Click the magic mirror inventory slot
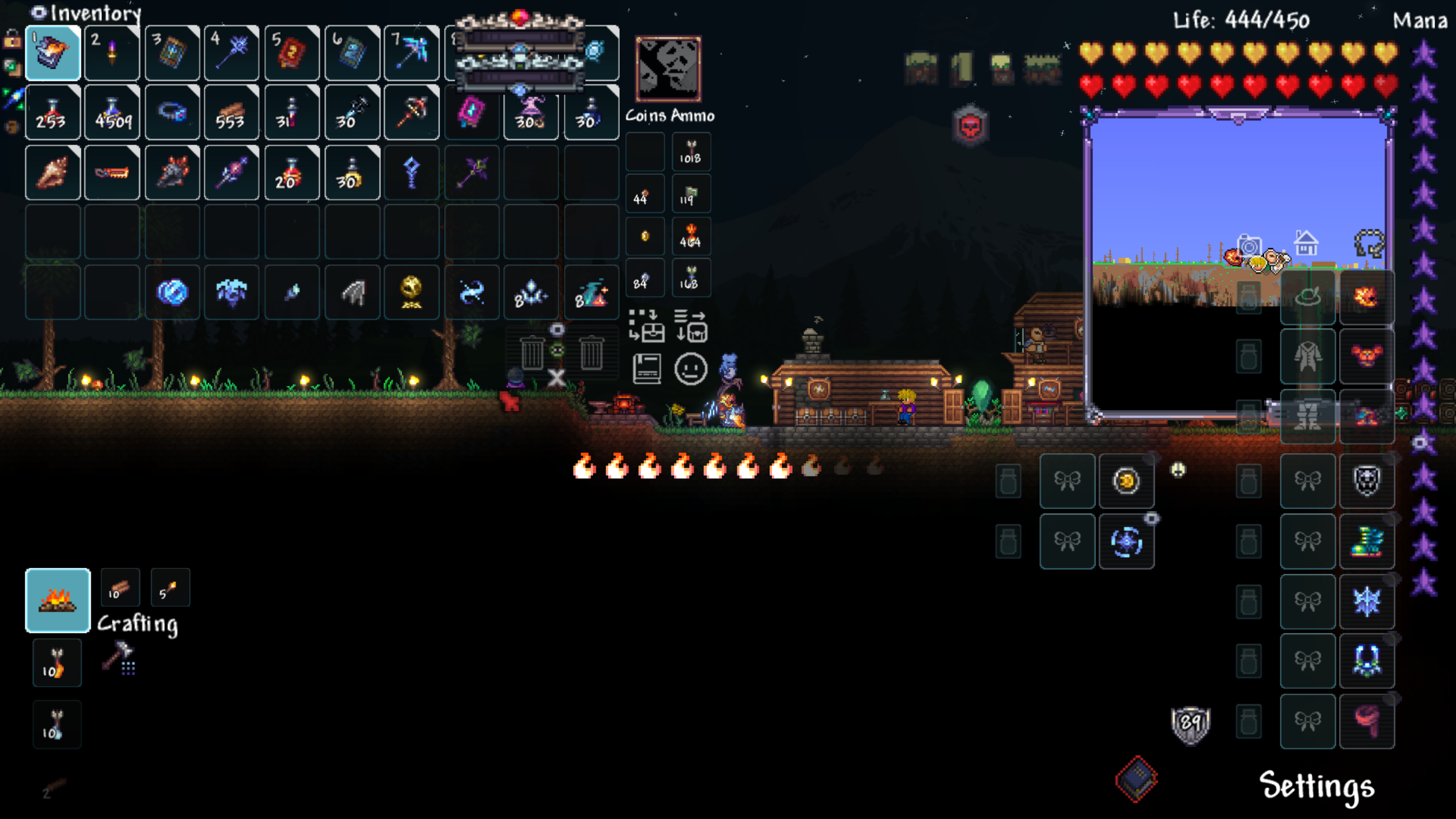This screenshot has height=819, width=1456. click(172, 292)
